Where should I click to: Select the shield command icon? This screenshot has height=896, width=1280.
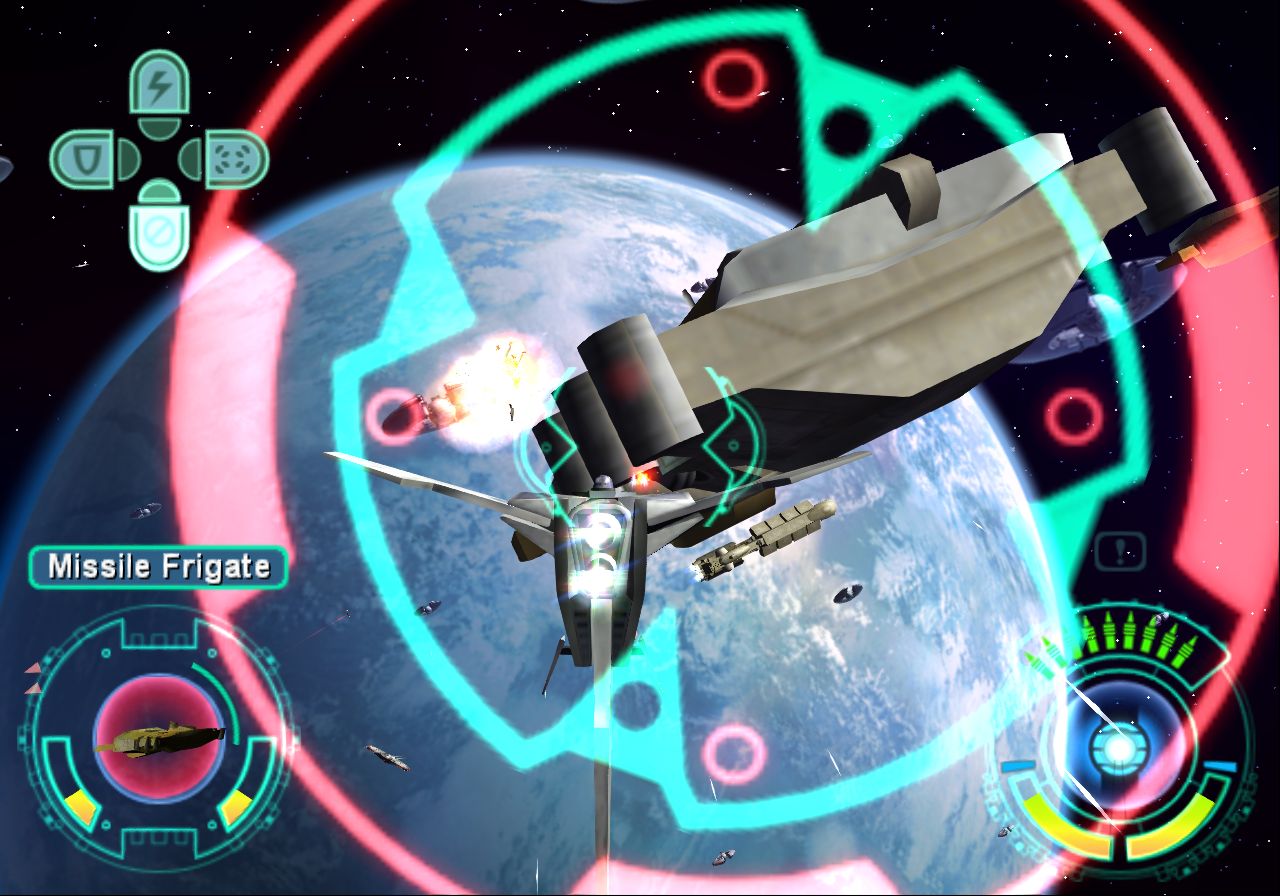pyautogui.click(x=84, y=159)
